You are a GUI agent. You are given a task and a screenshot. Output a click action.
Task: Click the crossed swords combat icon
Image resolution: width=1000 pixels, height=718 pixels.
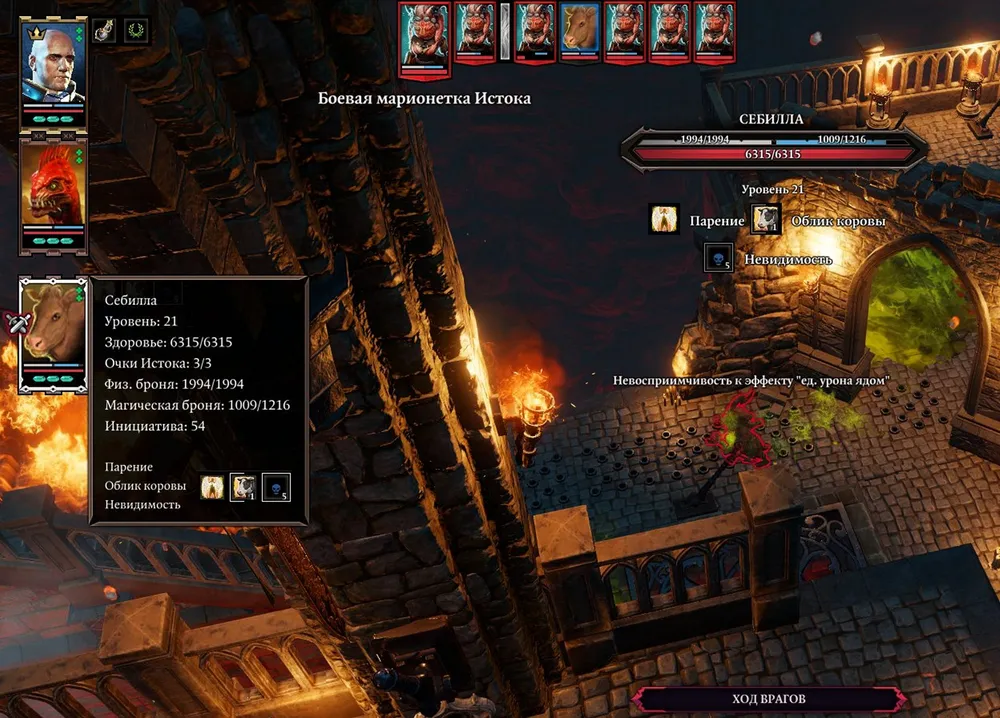coord(15,323)
